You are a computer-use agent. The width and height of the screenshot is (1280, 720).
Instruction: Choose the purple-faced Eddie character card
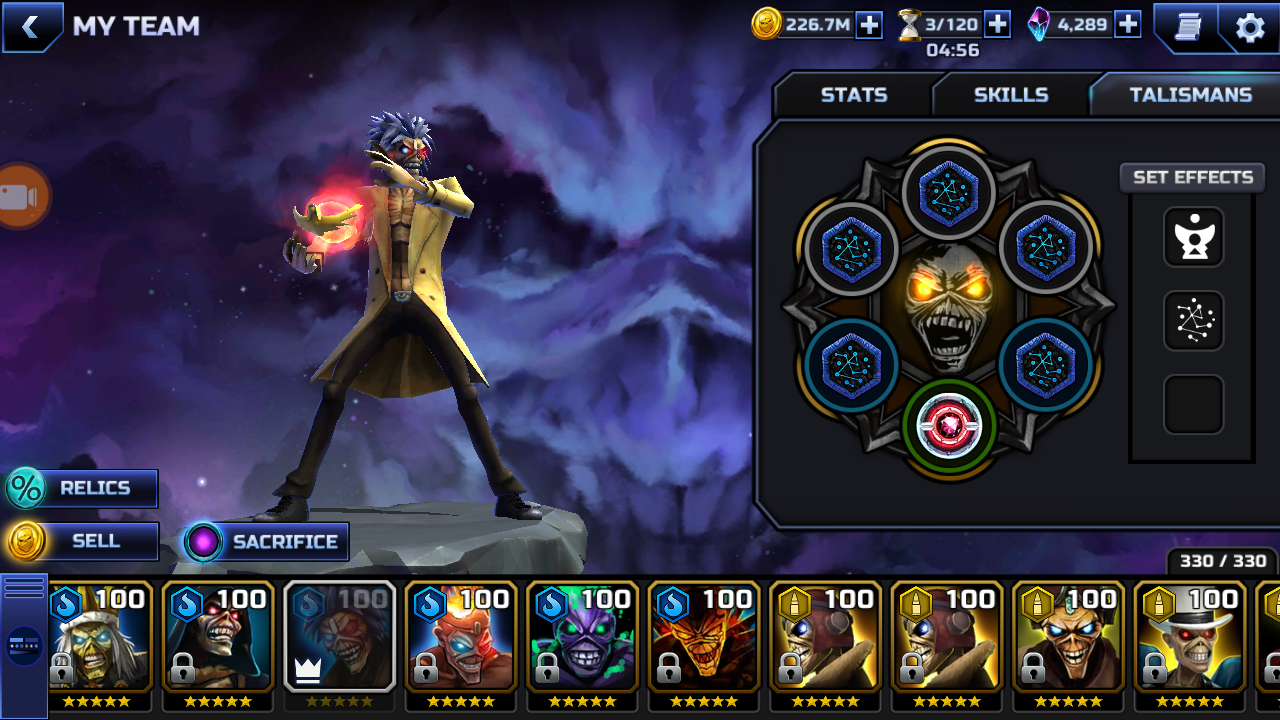tap(583, 636)
